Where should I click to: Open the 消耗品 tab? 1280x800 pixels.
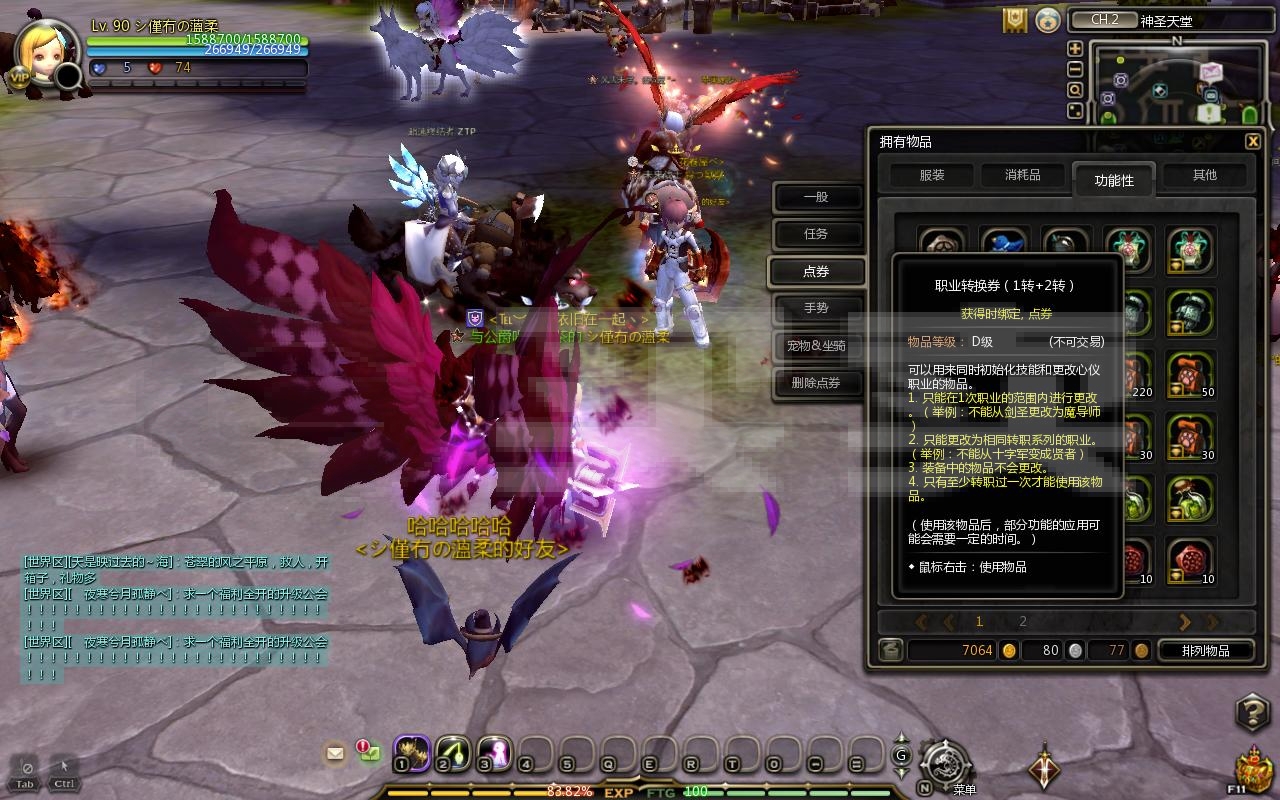click(x=1022, y=175)
